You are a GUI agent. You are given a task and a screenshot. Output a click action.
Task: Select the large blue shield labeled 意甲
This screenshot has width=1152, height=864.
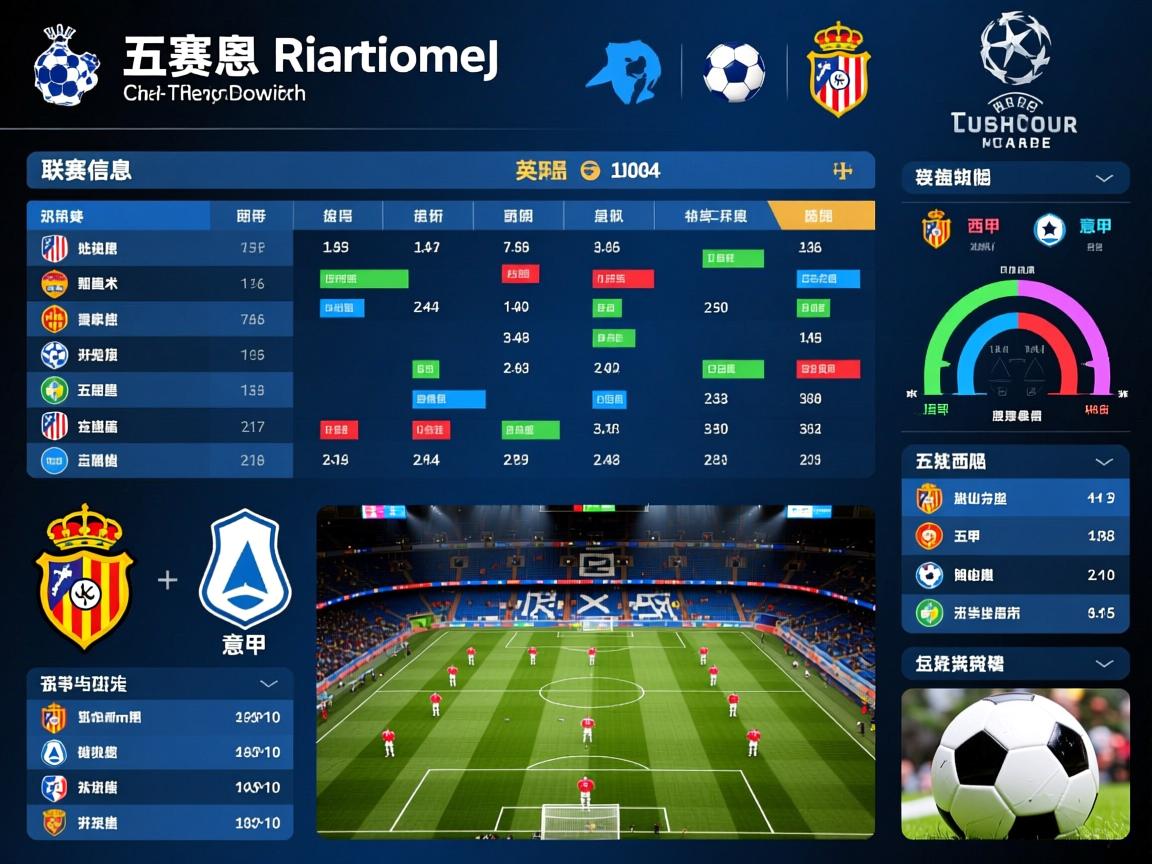tap(244, 570)
